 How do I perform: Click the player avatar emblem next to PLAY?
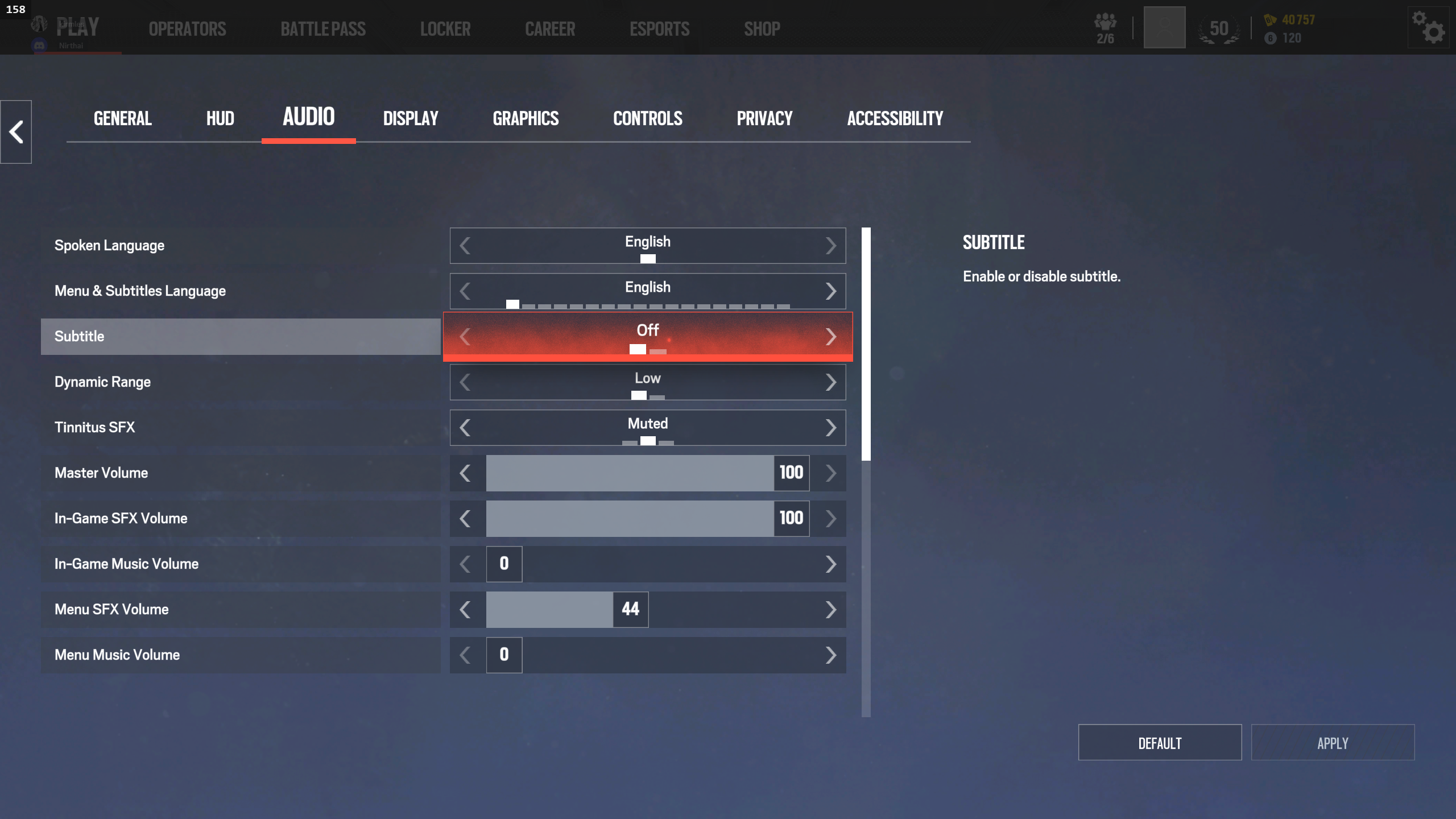tap(39, 23)
